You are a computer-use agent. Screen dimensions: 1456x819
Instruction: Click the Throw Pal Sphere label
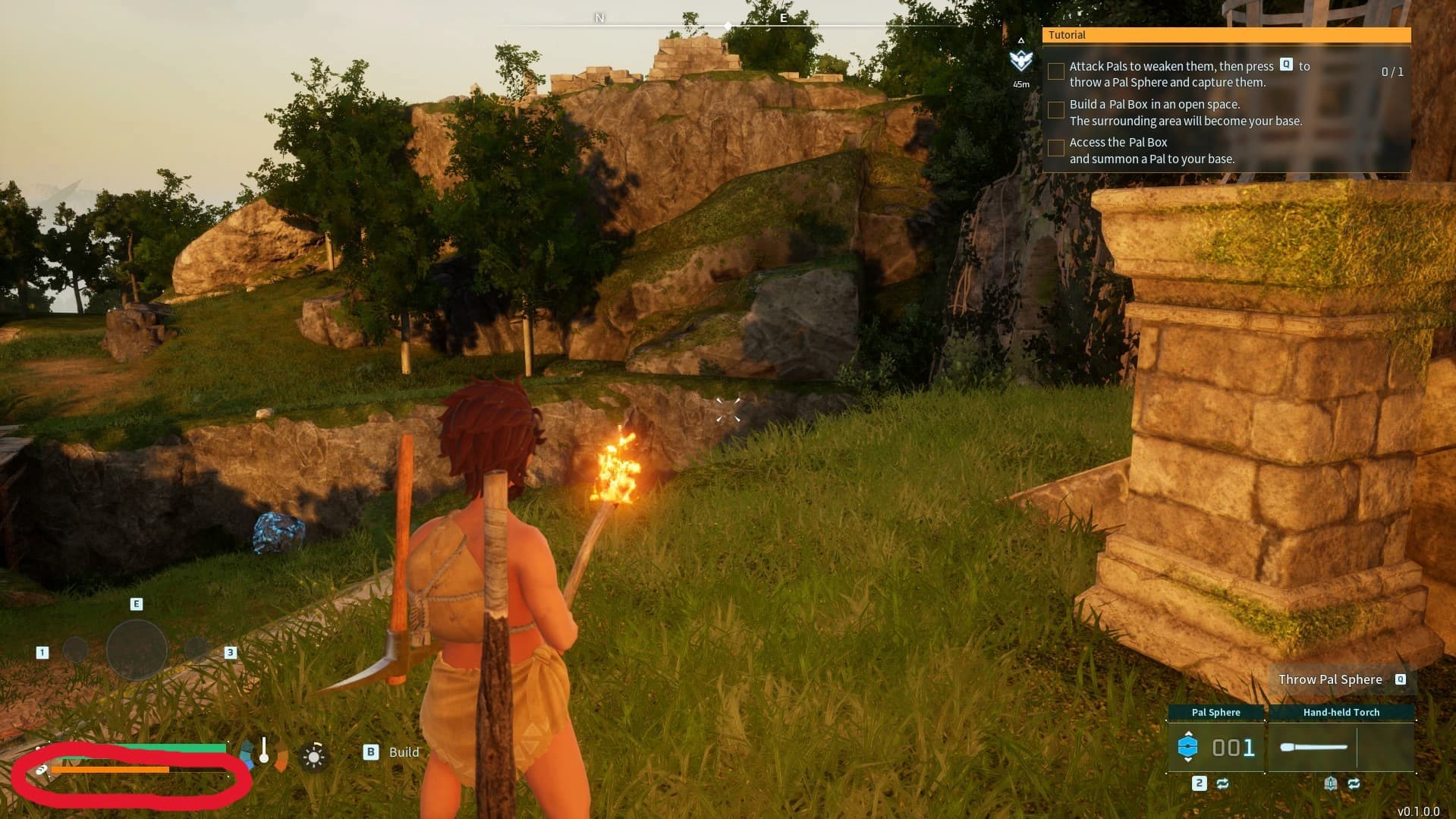click(x=1329, y=679)
